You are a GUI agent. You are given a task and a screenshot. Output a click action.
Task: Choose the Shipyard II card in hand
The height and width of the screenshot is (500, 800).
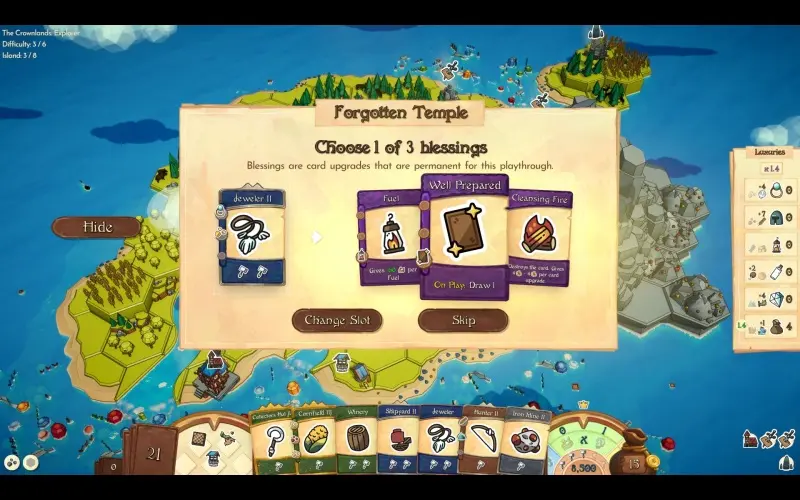click(x=397, y=440)
